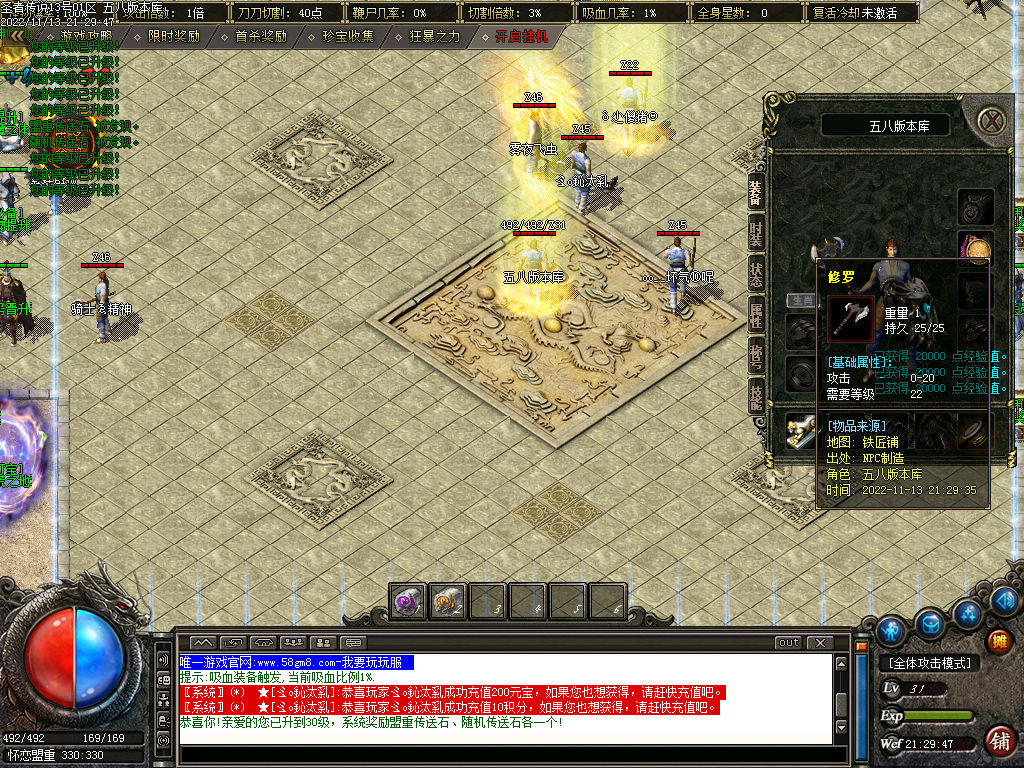Open the 限时奖励 menu
The height and width of the screenshot is (768, 1024).
pos(173,36)
